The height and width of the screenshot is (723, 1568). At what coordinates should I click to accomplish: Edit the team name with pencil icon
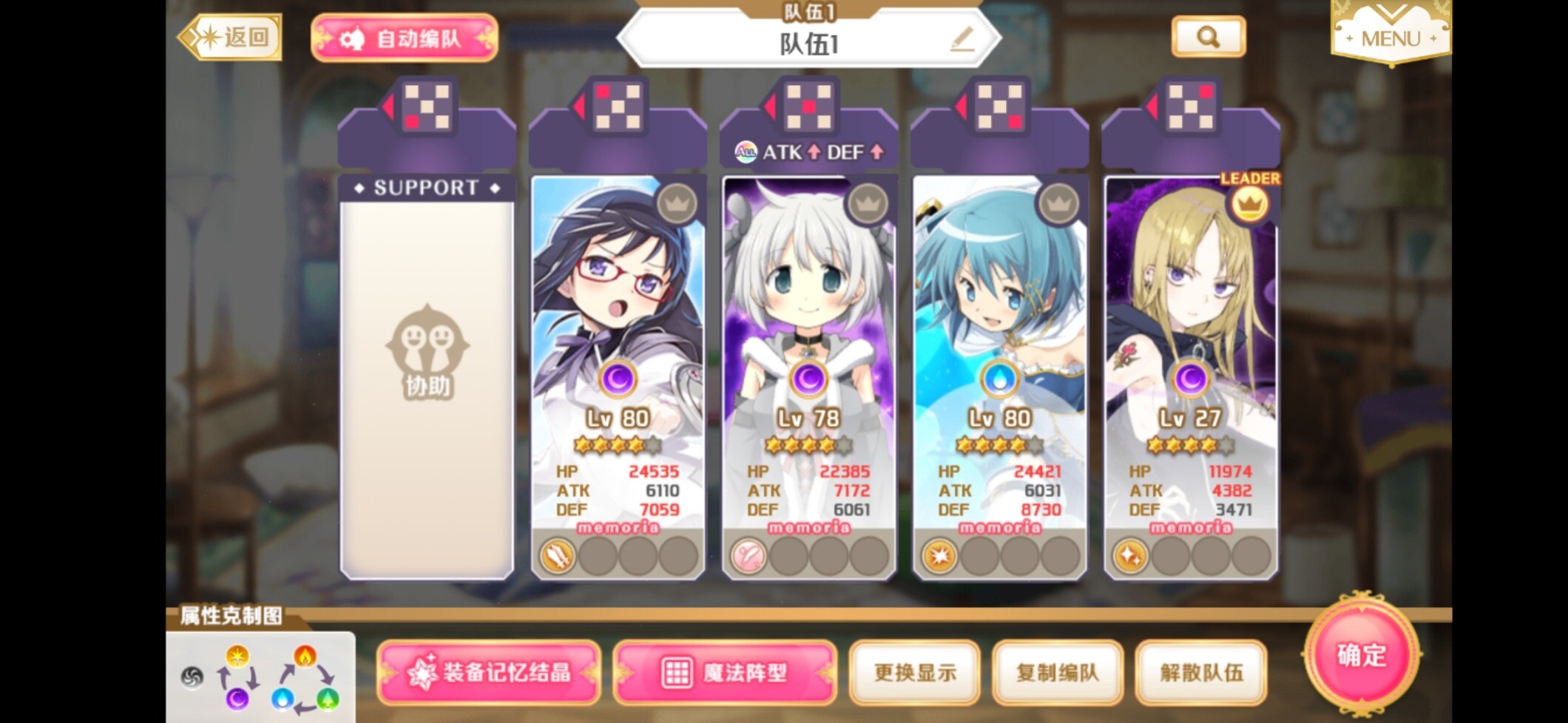[x=962, y=39]
